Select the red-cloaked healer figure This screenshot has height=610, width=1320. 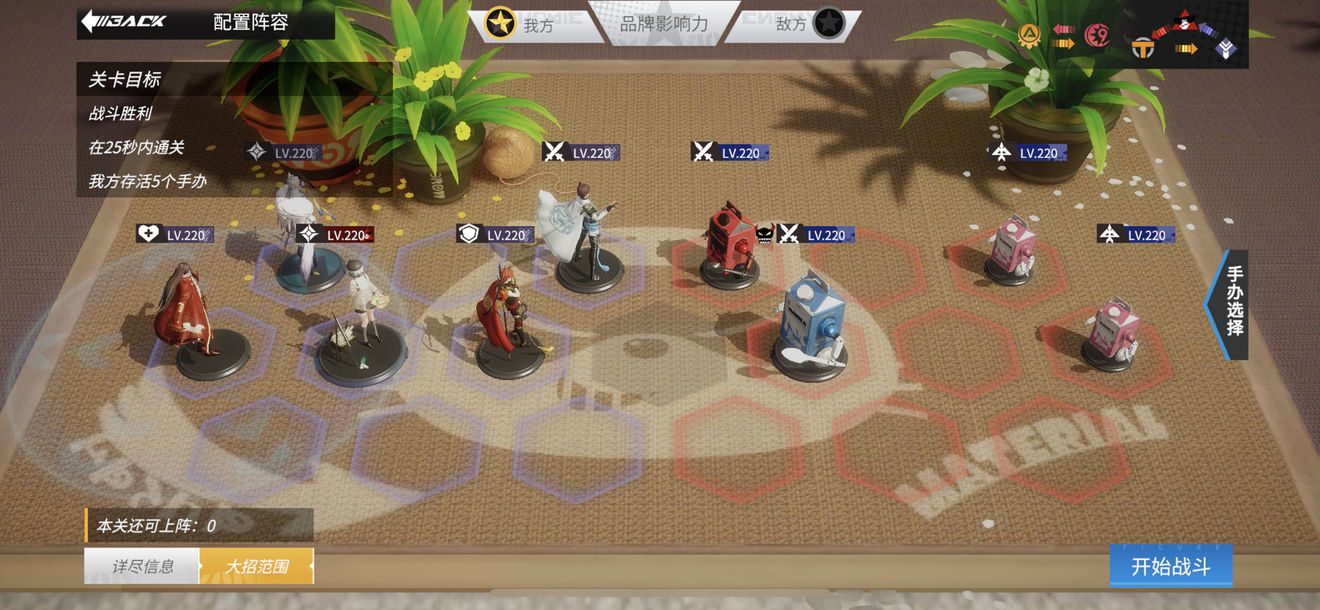pyautogui.click(x=186, y=310)
